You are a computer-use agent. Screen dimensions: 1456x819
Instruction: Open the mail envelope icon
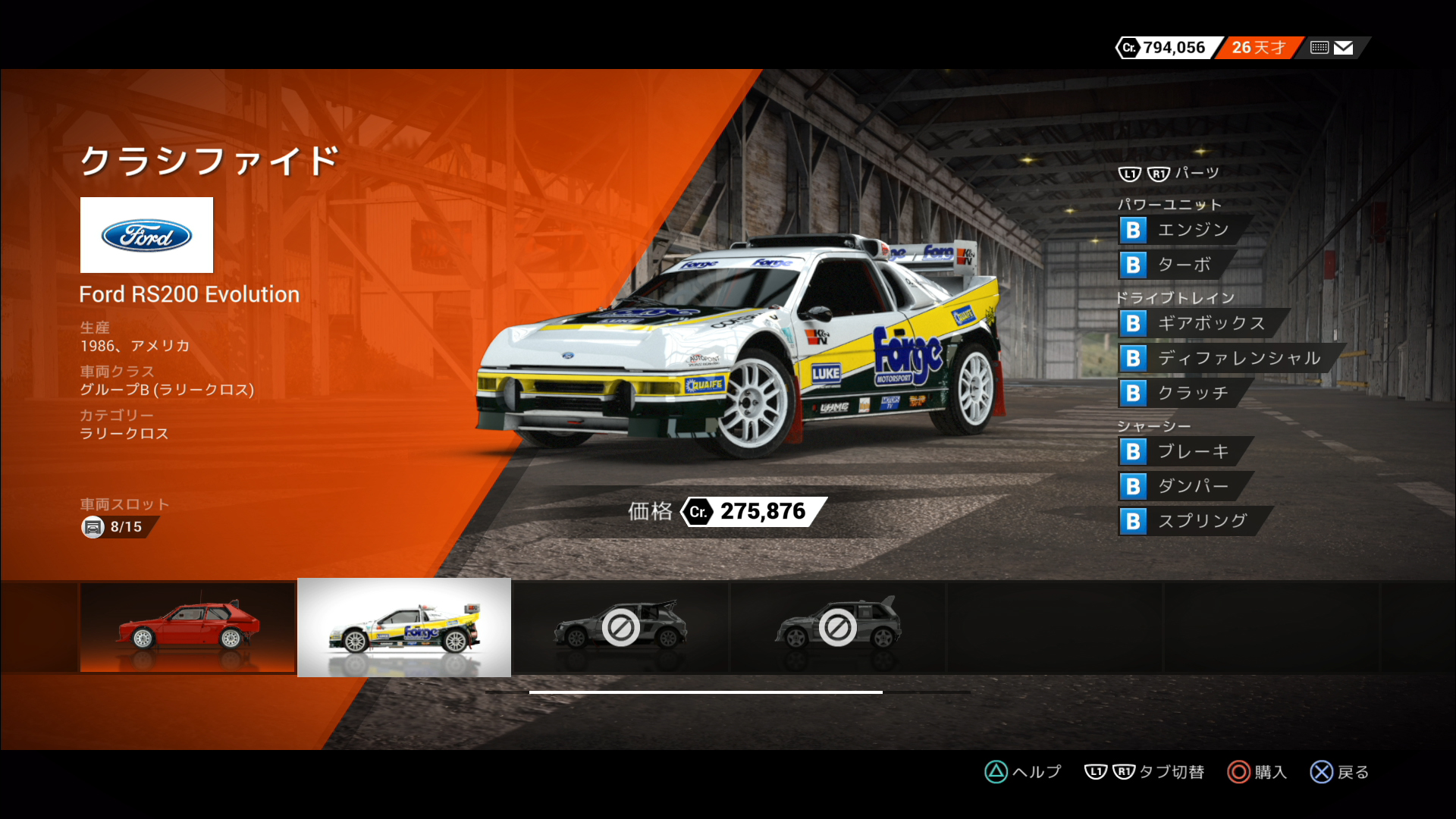point(1343,48)
